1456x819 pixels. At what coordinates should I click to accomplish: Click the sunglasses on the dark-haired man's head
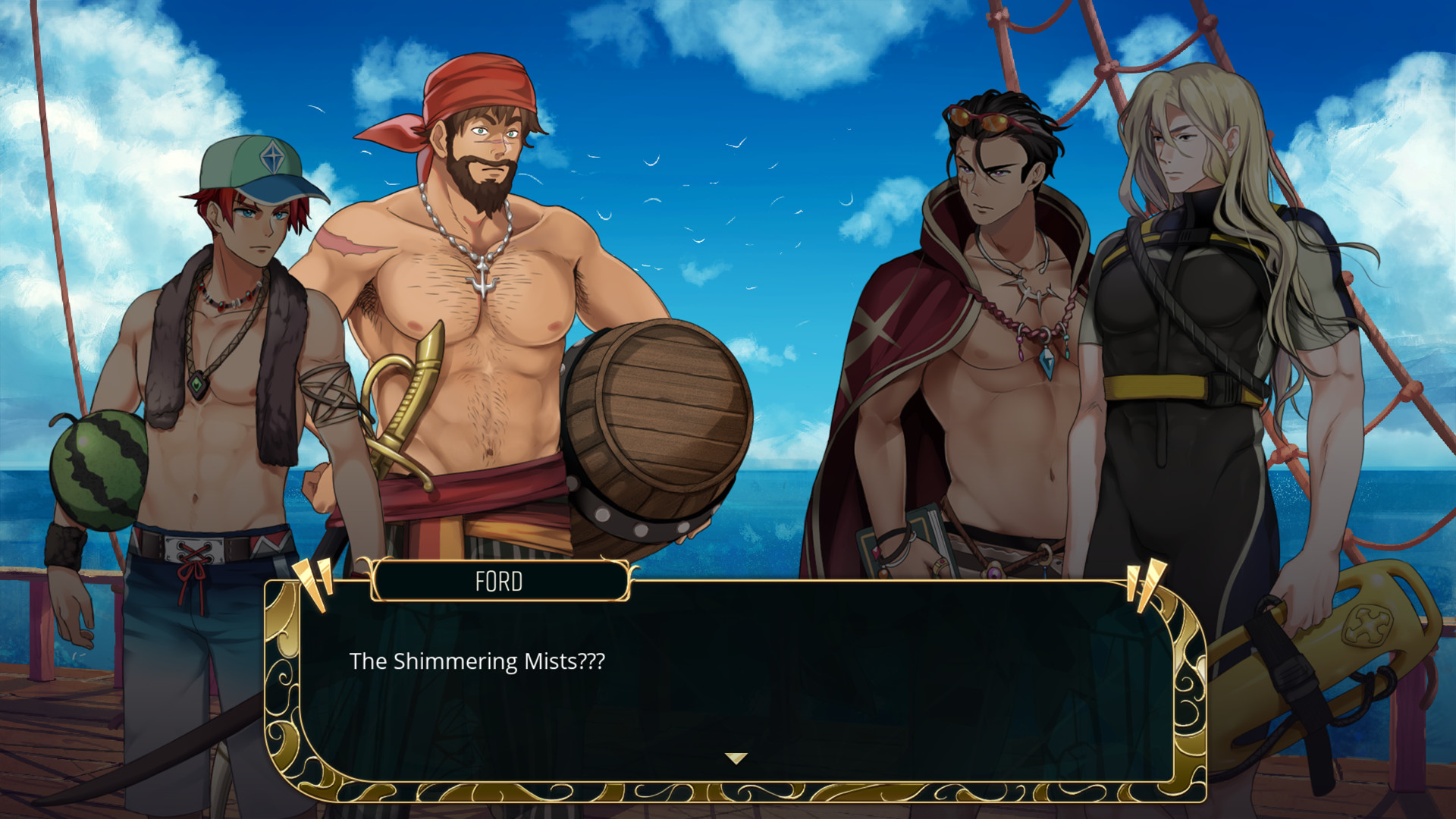coord(982,118)
